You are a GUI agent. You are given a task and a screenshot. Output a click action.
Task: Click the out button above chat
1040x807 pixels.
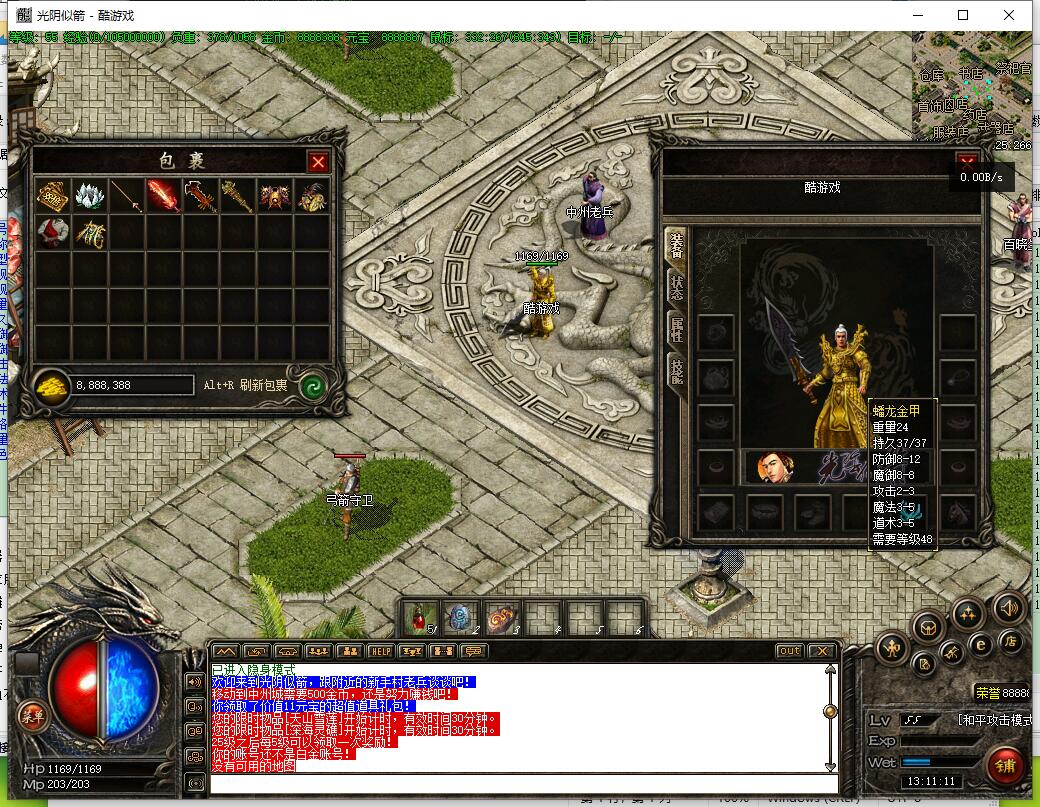tap(789, 651)
